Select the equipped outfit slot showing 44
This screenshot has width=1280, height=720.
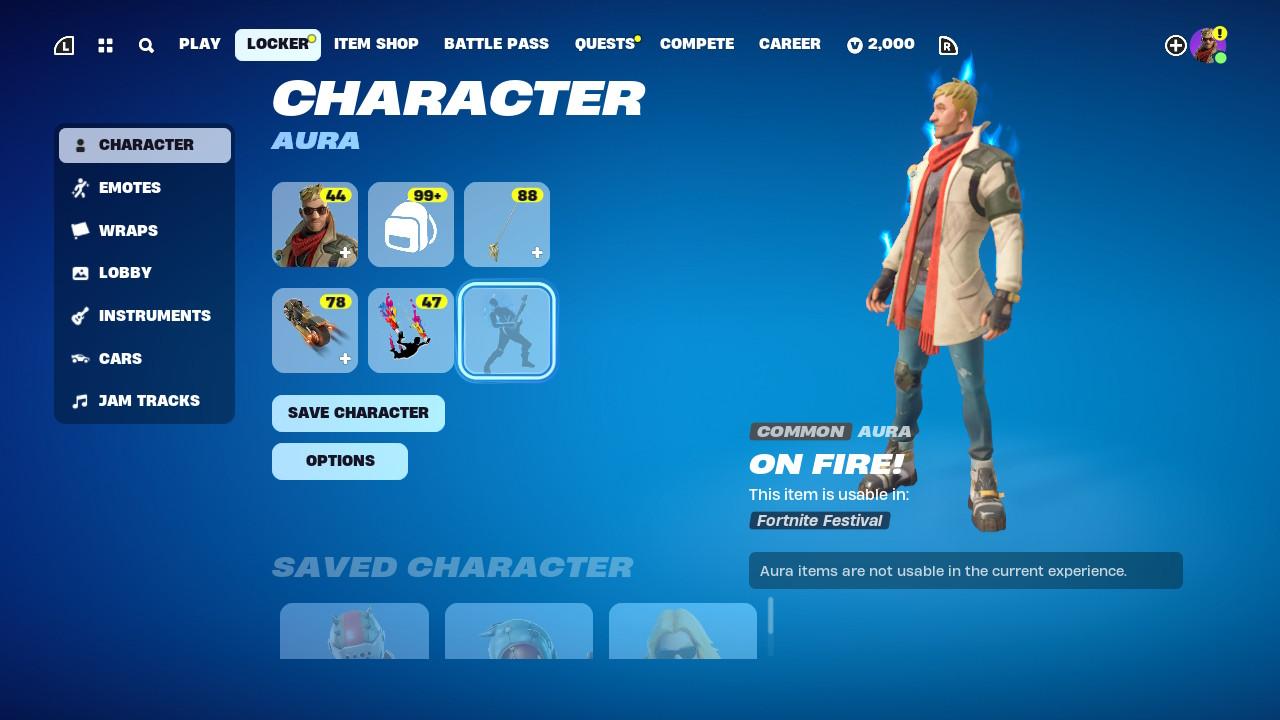tap(314, 224)
